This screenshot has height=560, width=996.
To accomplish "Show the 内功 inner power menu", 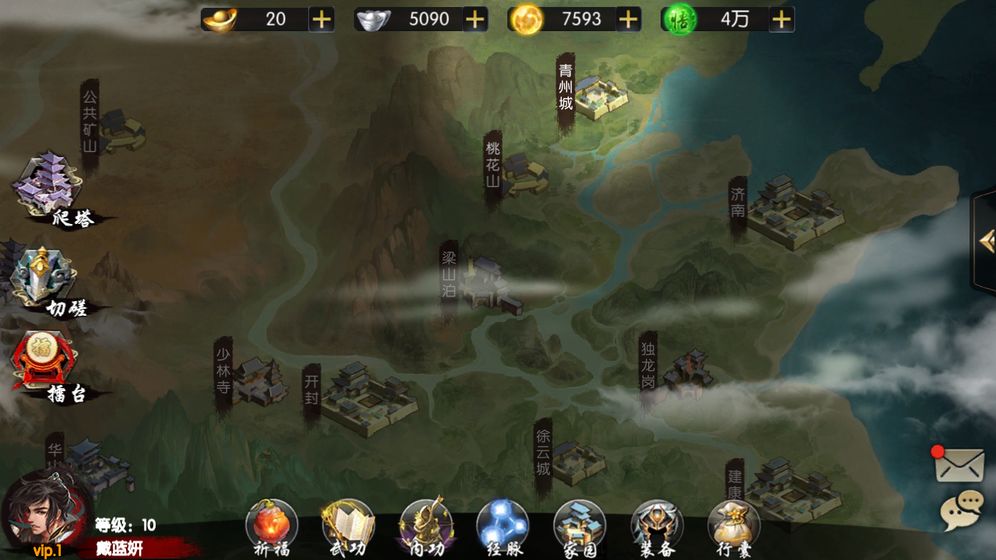I will (x=425, y=526).
